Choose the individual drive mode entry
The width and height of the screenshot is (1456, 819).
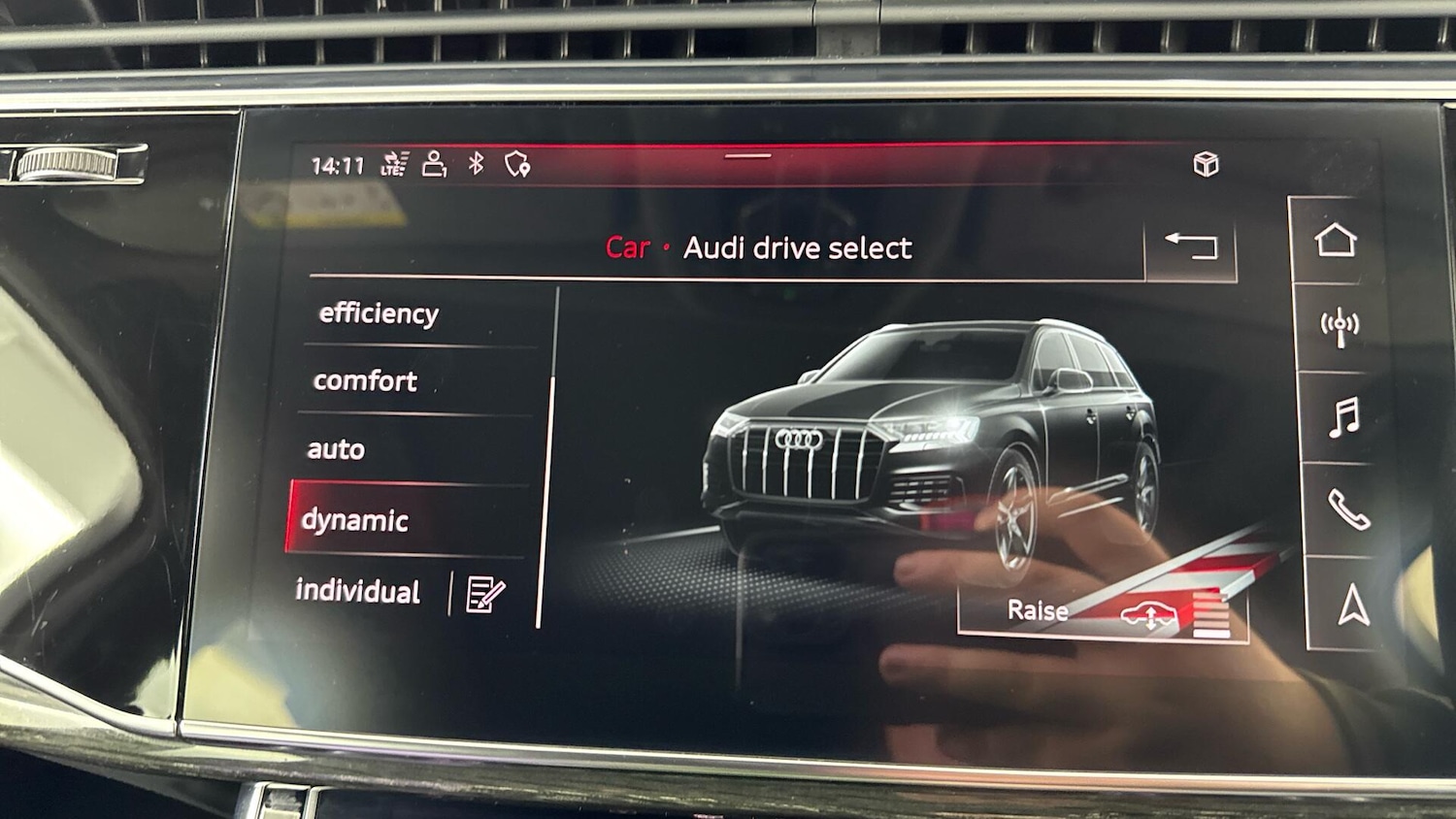click(357, 591)
